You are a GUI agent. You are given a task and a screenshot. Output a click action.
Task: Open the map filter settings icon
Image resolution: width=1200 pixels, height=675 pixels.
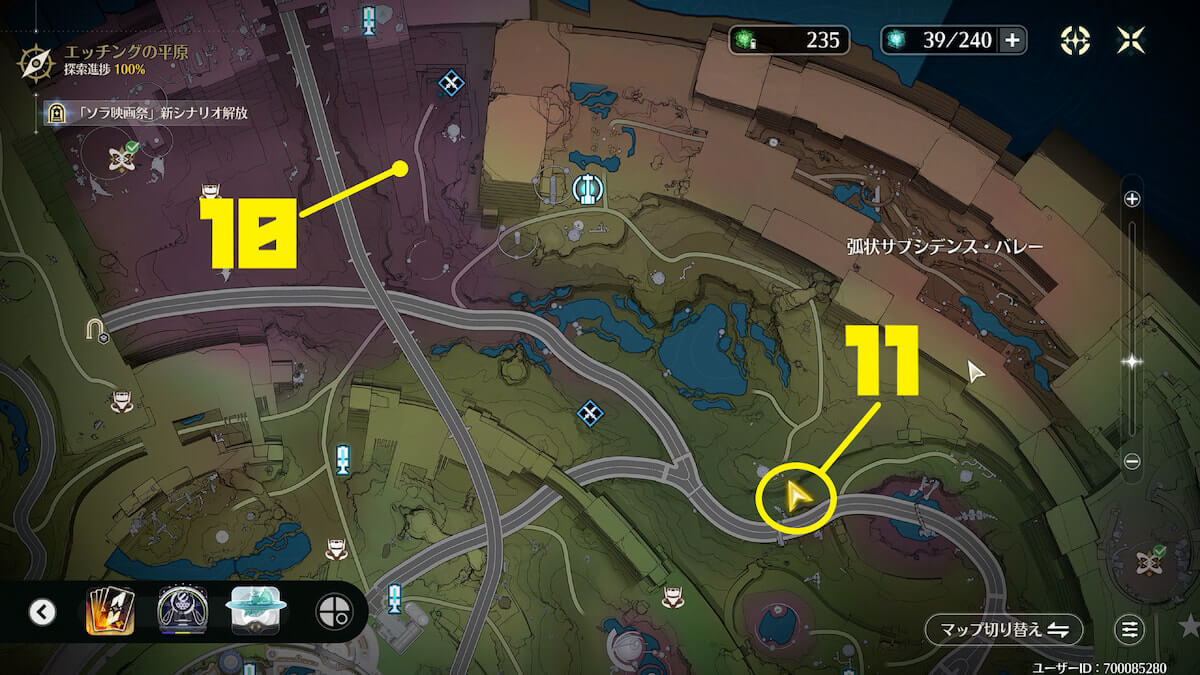pos(1129,630)
